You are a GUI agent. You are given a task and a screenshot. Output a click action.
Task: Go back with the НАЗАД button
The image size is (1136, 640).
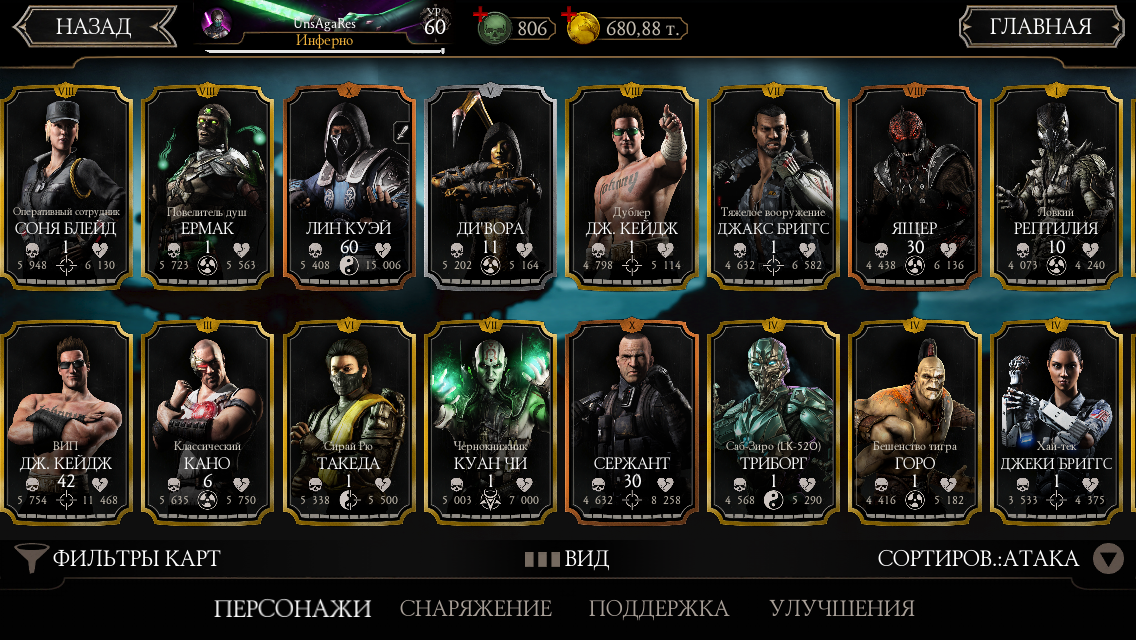(93, 27)
